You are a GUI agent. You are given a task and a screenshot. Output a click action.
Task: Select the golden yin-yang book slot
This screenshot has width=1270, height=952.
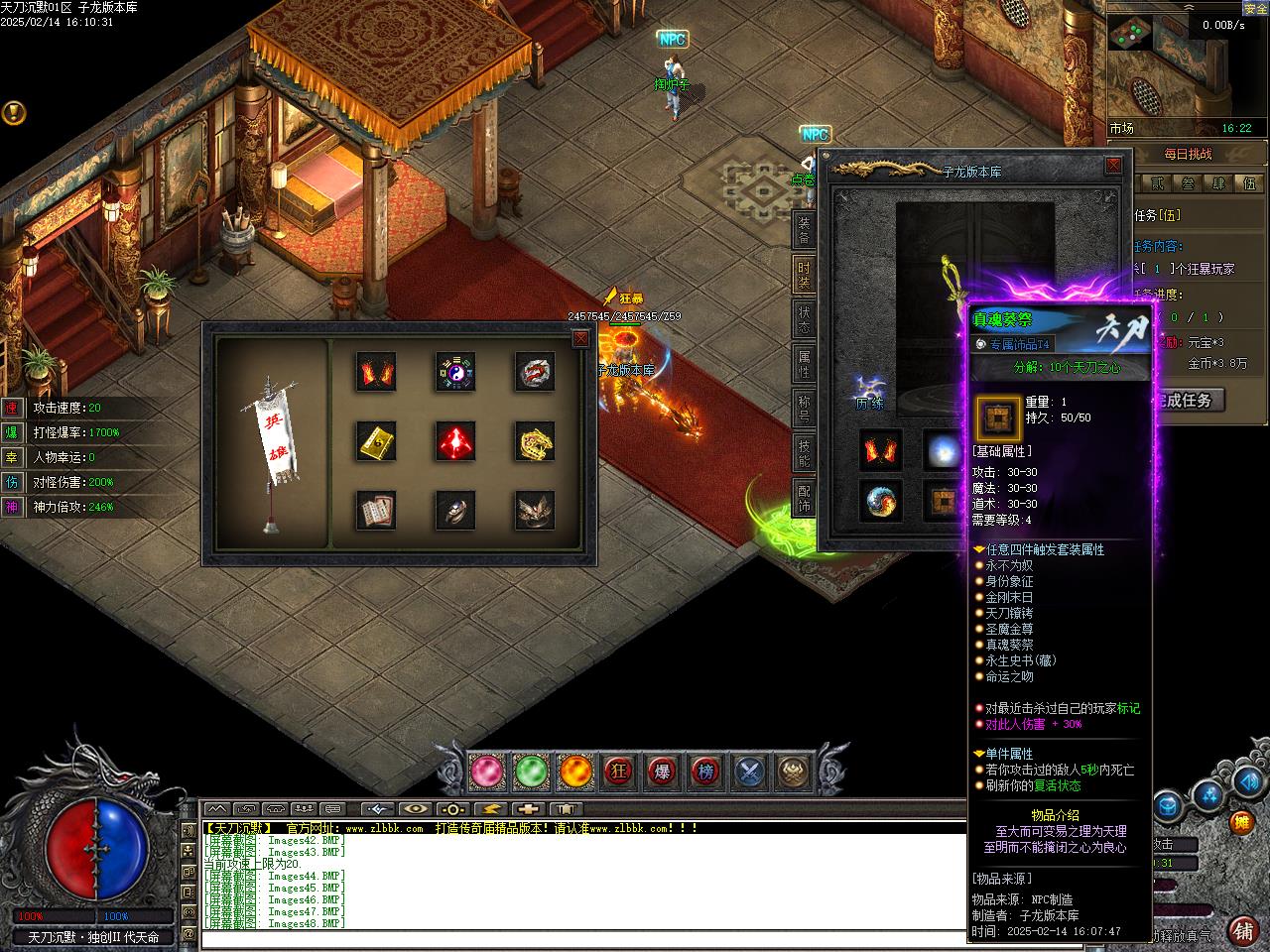[376, 442]
